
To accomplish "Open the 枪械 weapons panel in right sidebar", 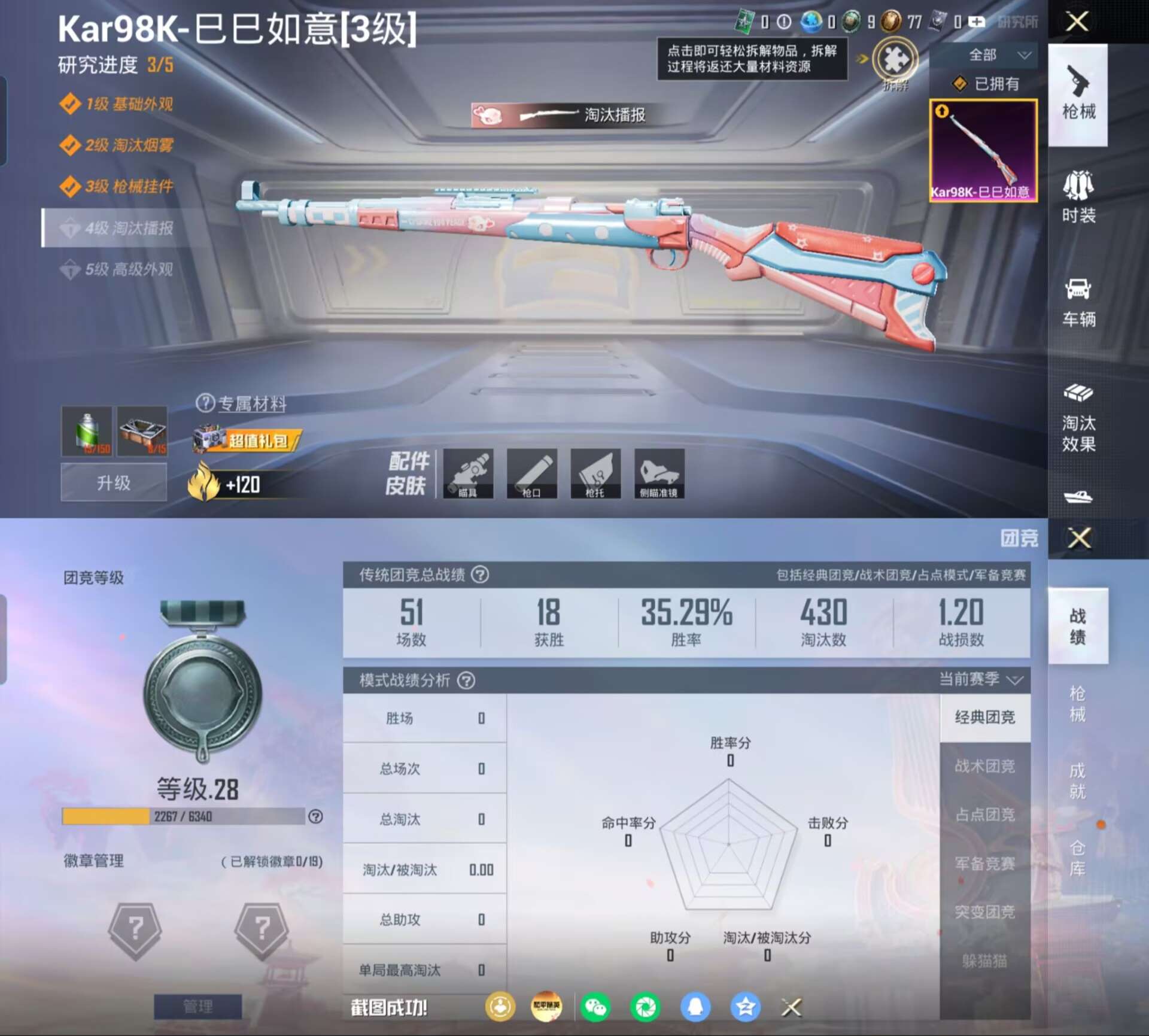I will coord(1079,96).
